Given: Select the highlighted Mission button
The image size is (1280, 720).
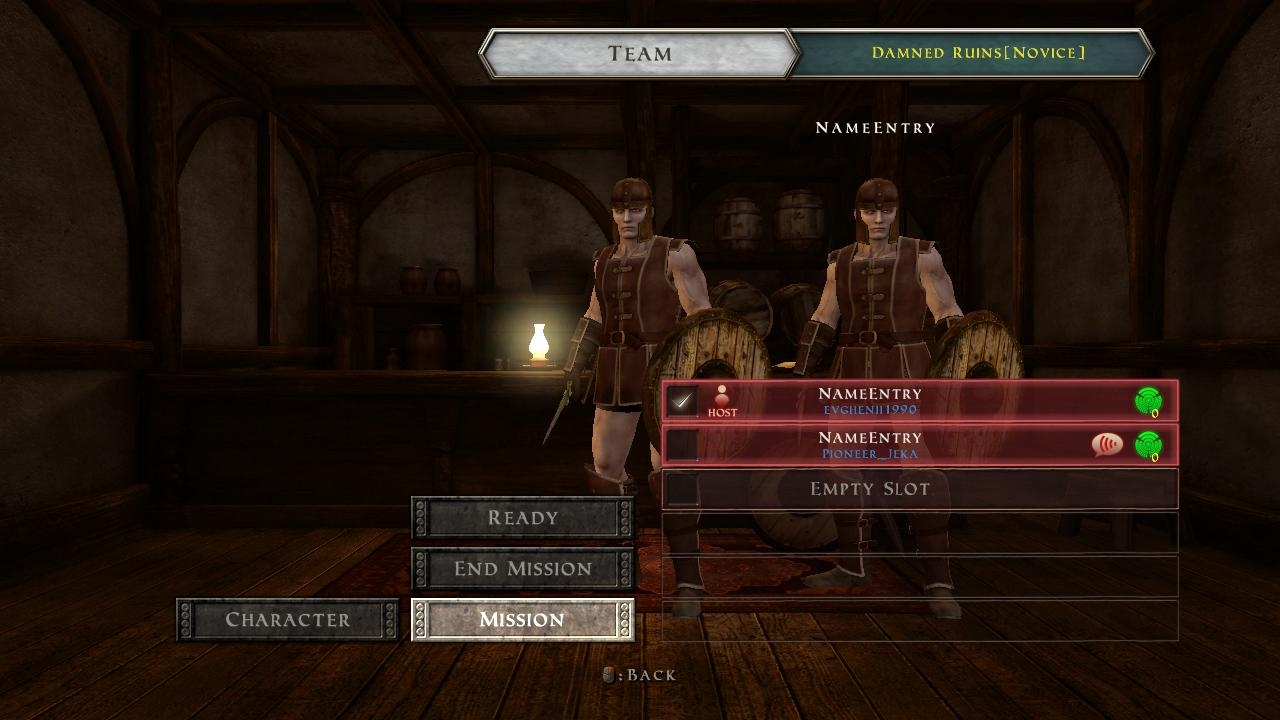Looking at the screenshot, I should [522, 620].
